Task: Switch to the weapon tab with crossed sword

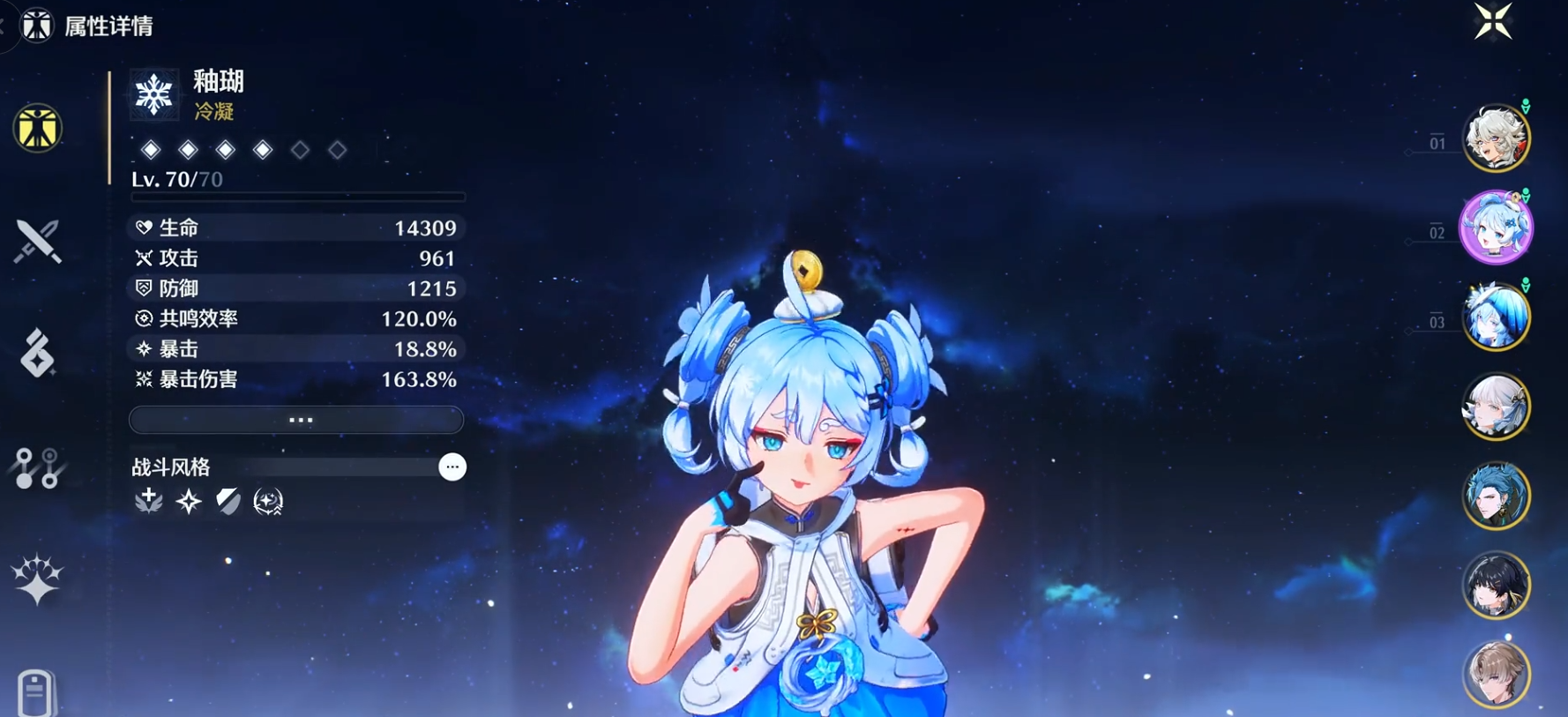Action: click(x=37, y=241)
